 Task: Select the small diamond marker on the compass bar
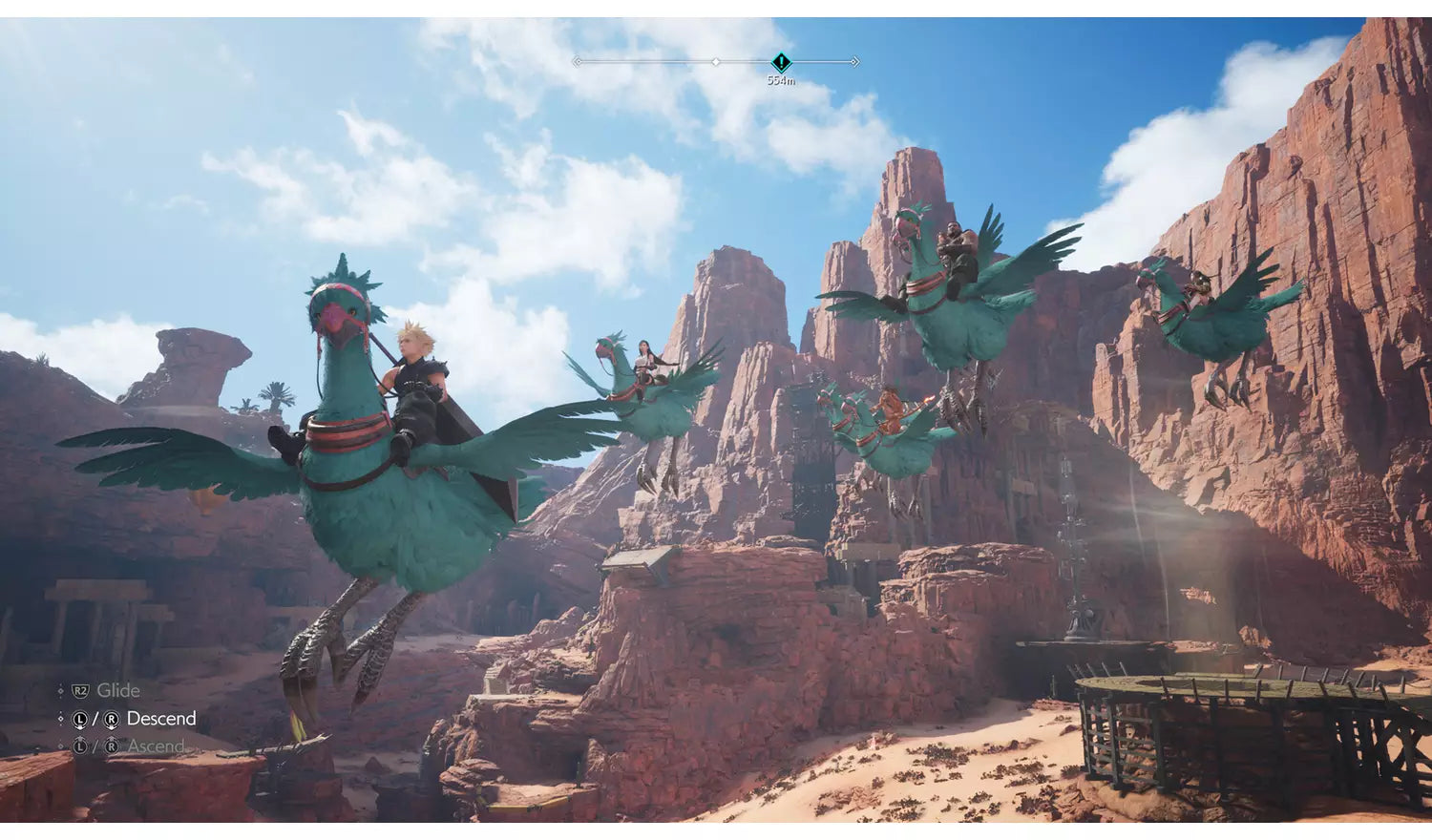tap(716, 63)
